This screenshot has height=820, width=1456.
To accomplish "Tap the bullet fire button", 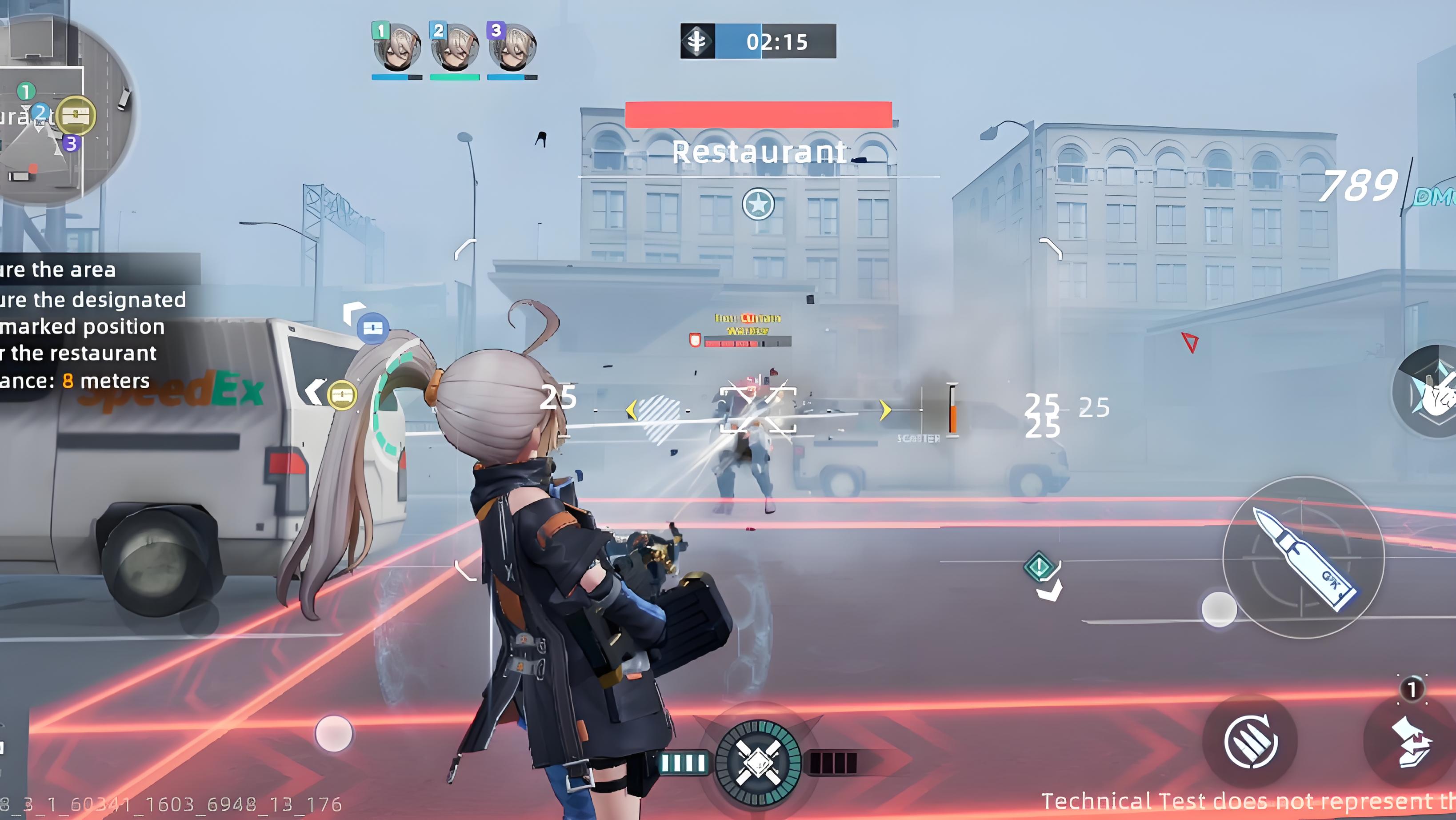I will [1304, 558].
